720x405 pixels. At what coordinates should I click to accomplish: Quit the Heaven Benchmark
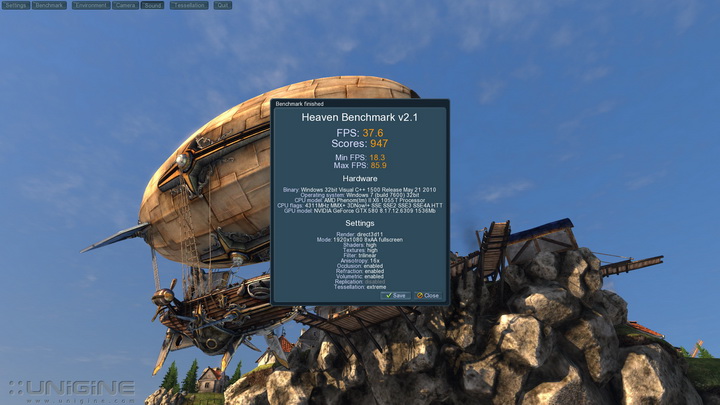[222, 5]
